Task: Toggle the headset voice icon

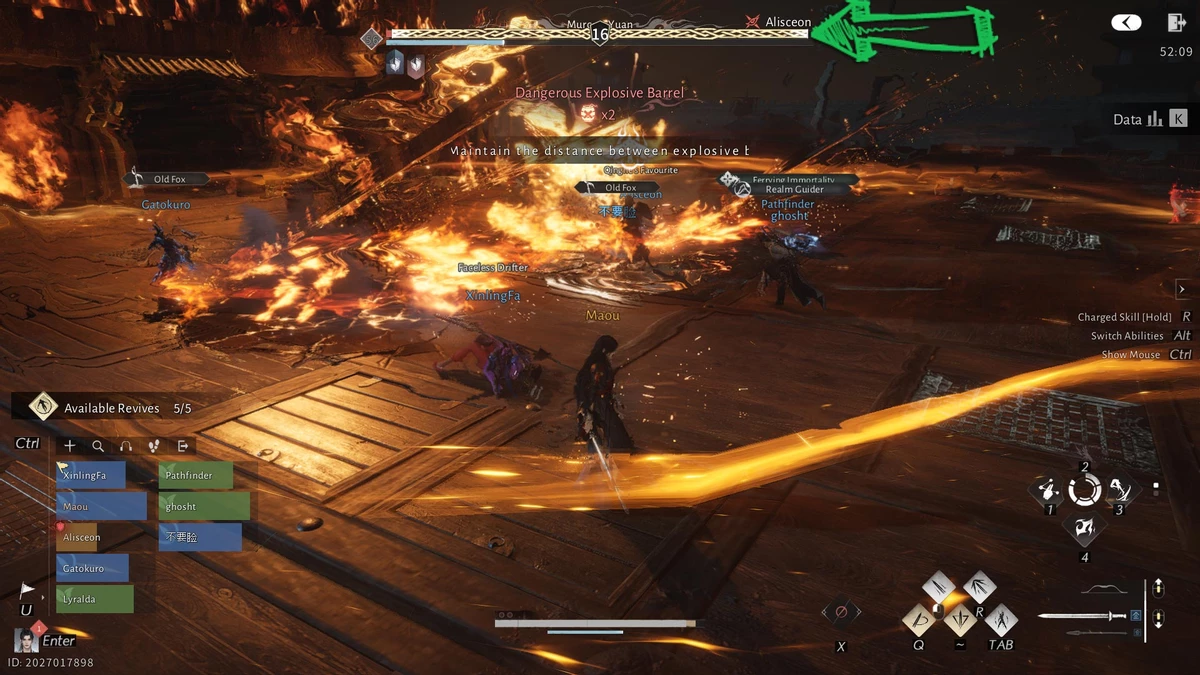Action: pyautogui.click(x=126, y=446)
